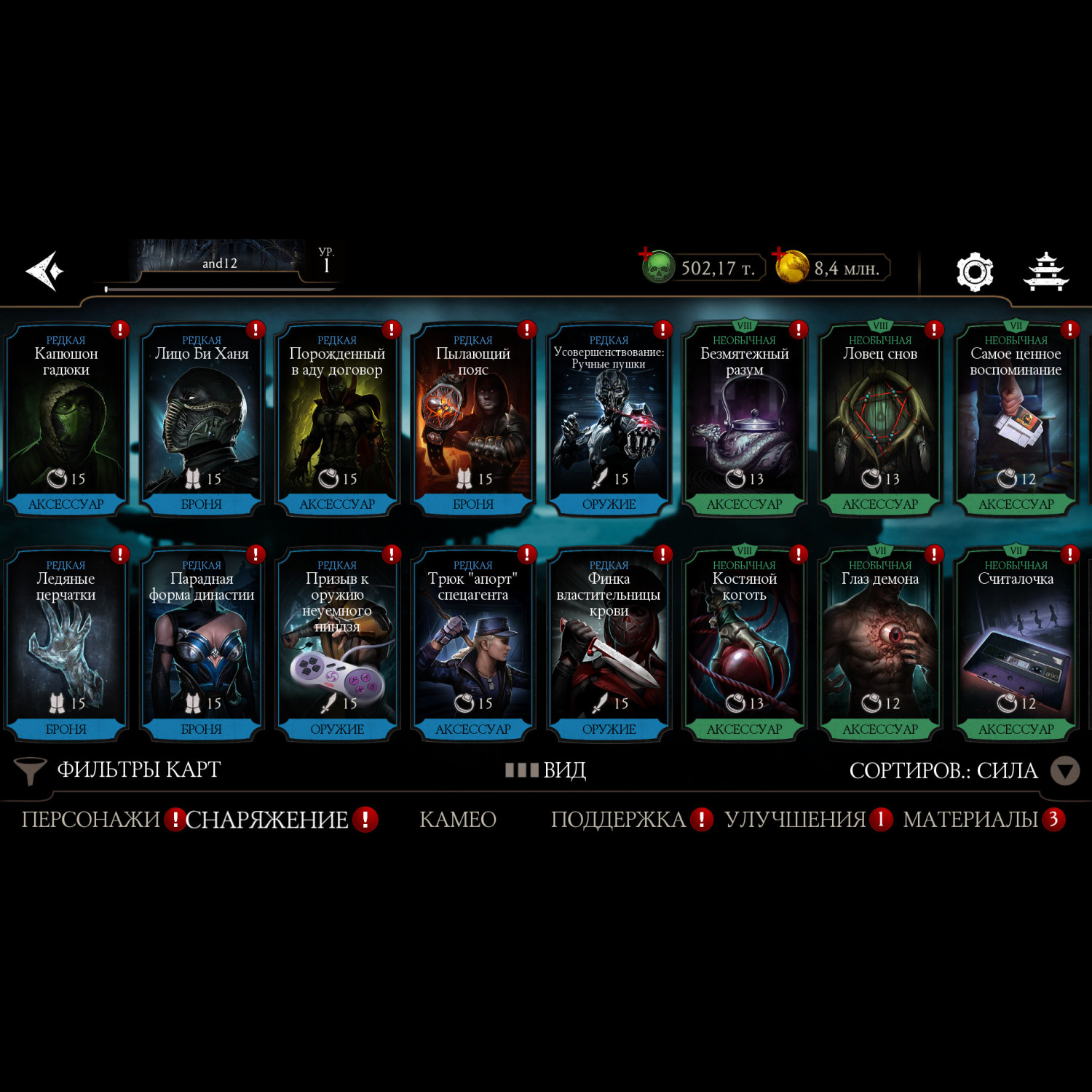This screenshot has height=1092, width=1092.
Task: Toggle the ВИД view layout
Action: click(546, 770)
